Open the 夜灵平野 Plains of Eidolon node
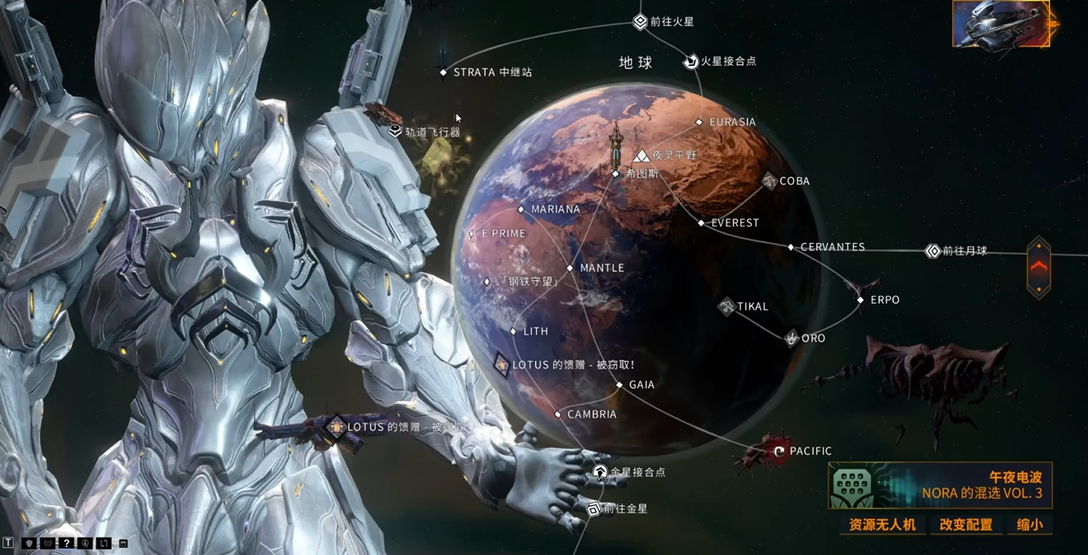This screenshot has height=555, width=1088. pos(641,156)
